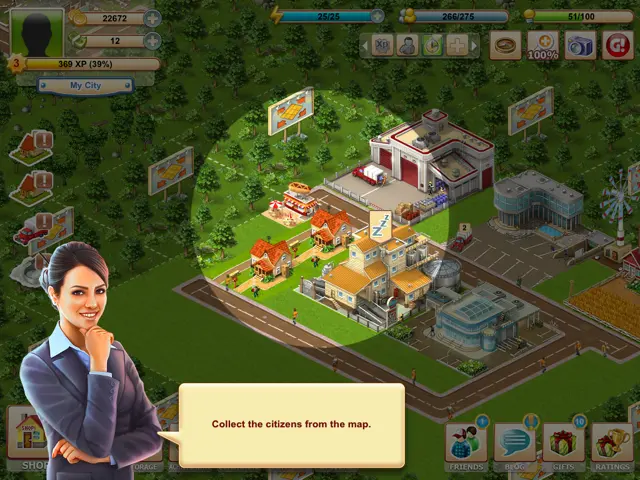640x480 pixels.
Task: Open the Ratings trophy menu
Action: 612,444
